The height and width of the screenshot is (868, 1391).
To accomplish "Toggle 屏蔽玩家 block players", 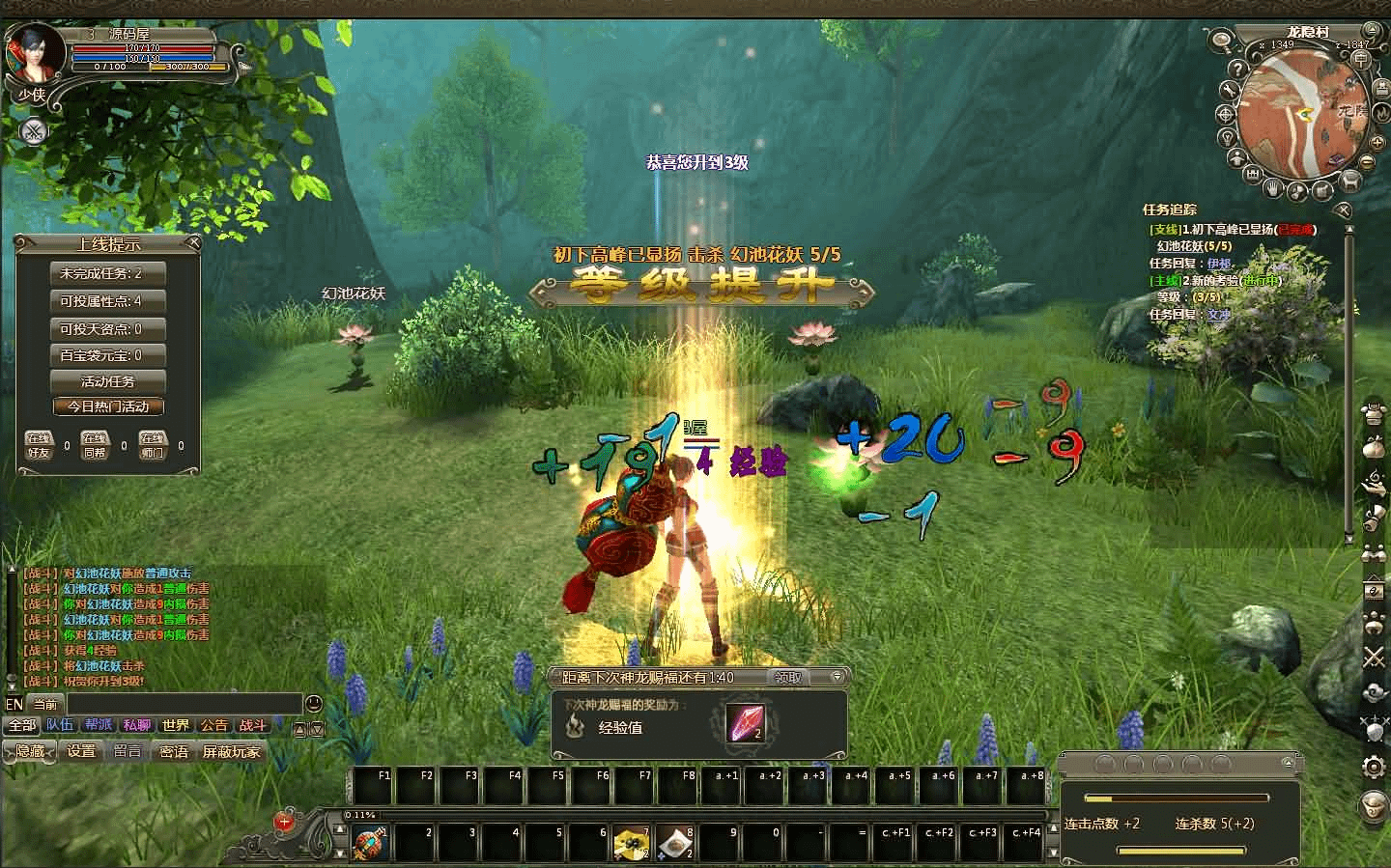I will tap(231, 751).
